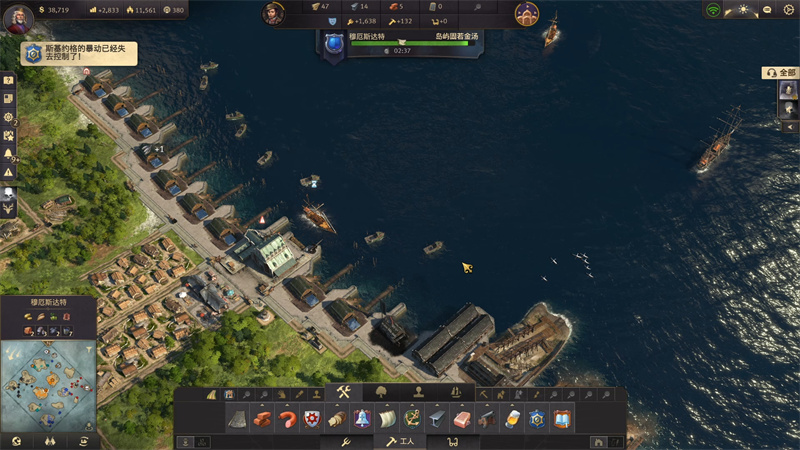The width and height of the screenshot is (800, 450).
Task: Open the sailing ship build tab
Action: point(456,392)
